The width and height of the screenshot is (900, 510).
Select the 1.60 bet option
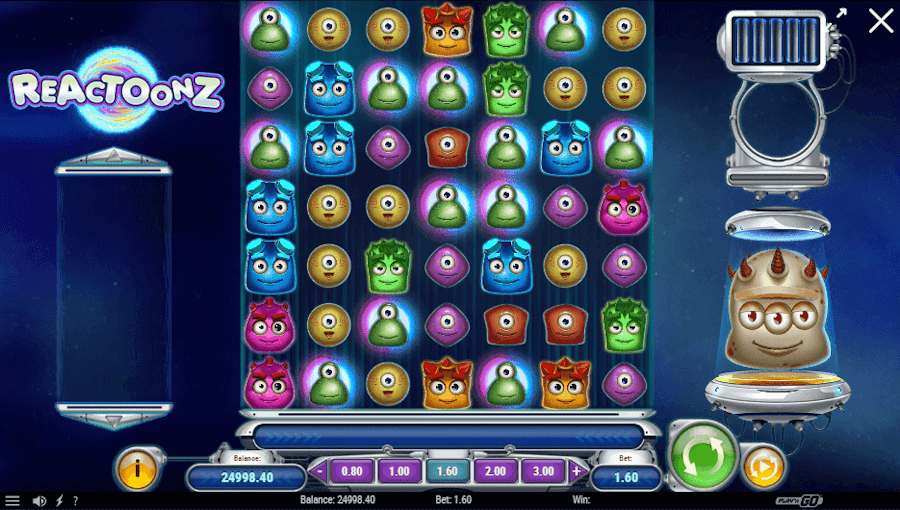pos(447,471)
